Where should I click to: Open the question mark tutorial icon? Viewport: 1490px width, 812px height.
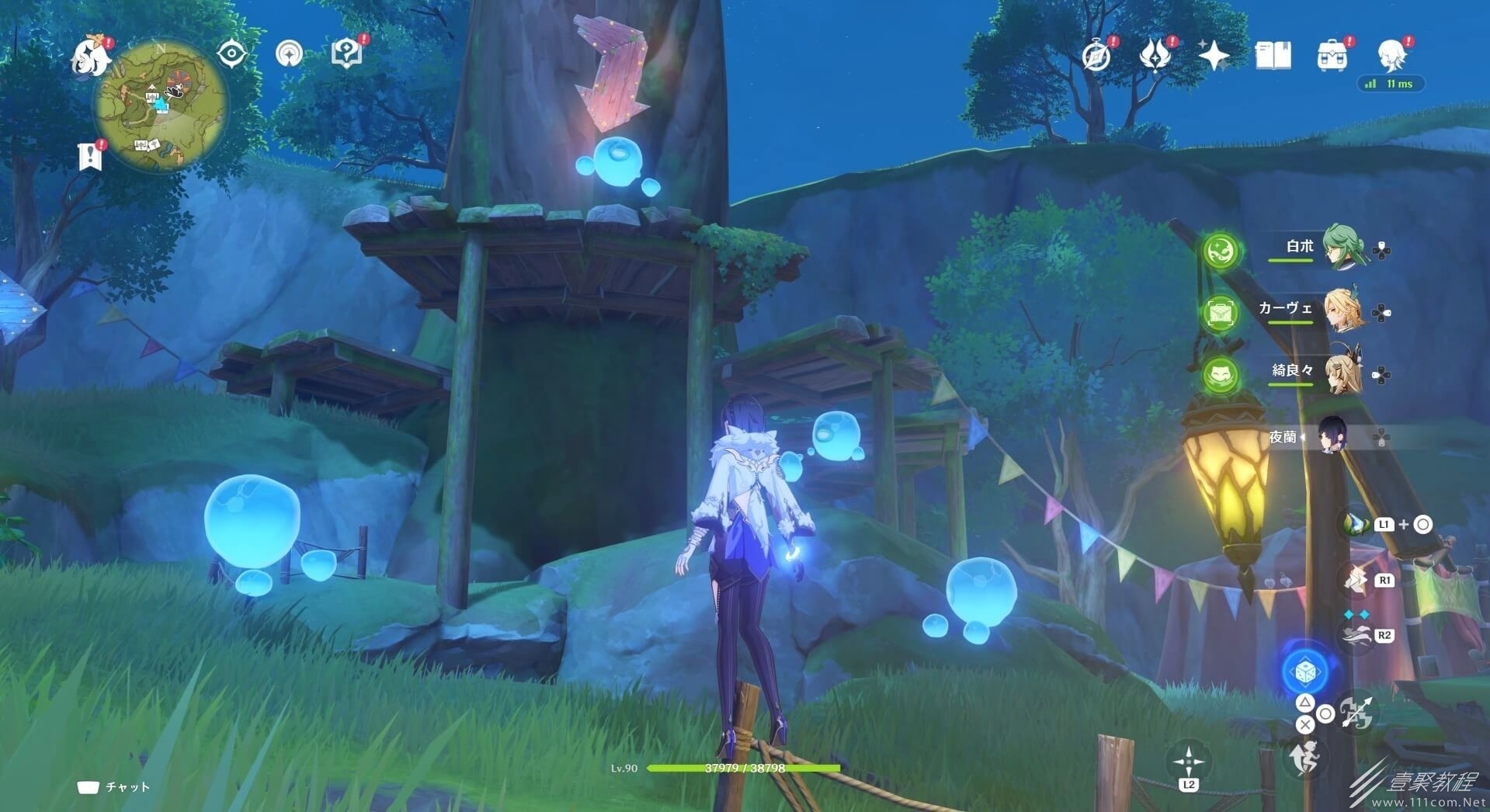coord(346,54)
